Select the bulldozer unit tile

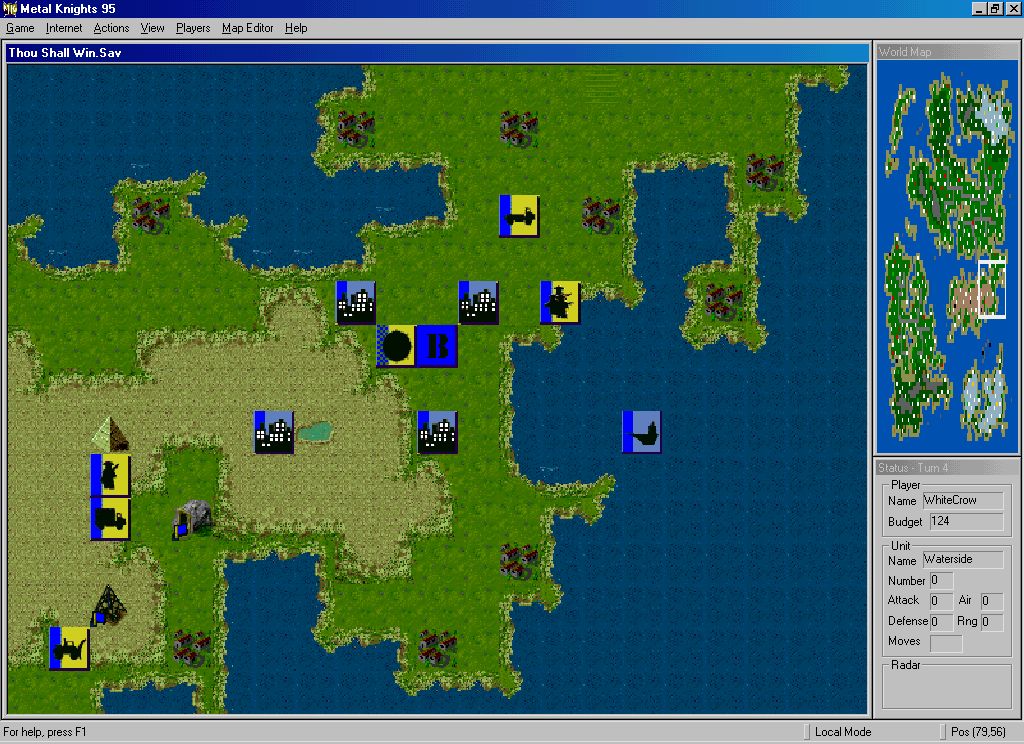tap(69, 648)
